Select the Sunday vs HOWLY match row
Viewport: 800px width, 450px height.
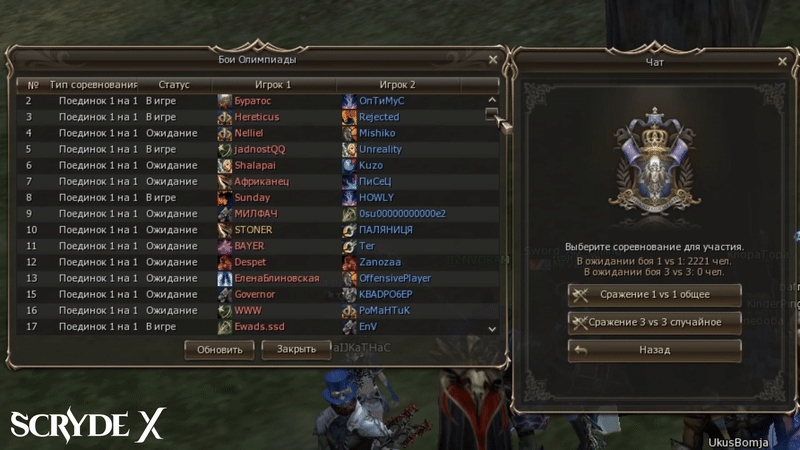(x=250, y=198)
